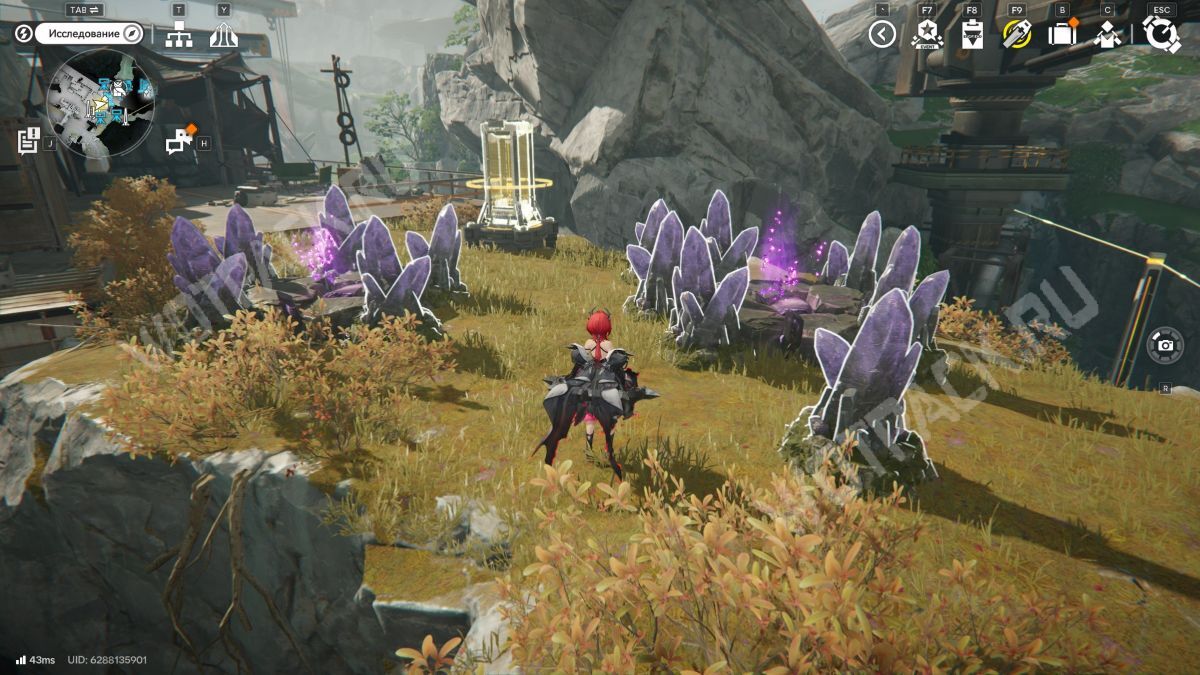This screenshot has height=675, width=1200.
Task: Collapse the top menu with arrow button
Action: [x=881, y=35]
